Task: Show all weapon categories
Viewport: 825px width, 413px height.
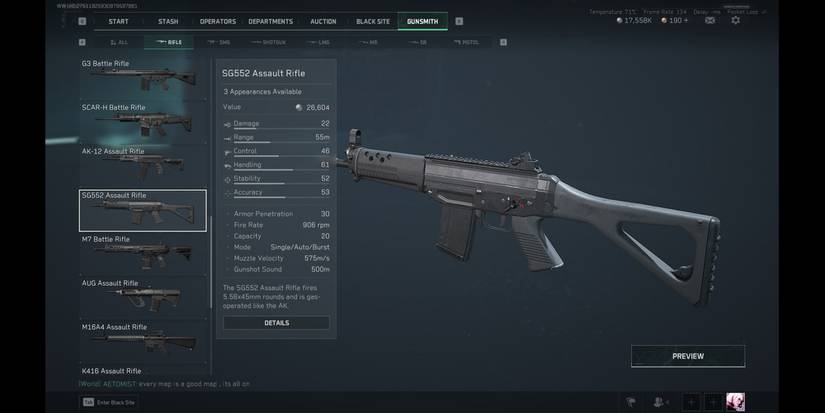Action: pos(119,42)
